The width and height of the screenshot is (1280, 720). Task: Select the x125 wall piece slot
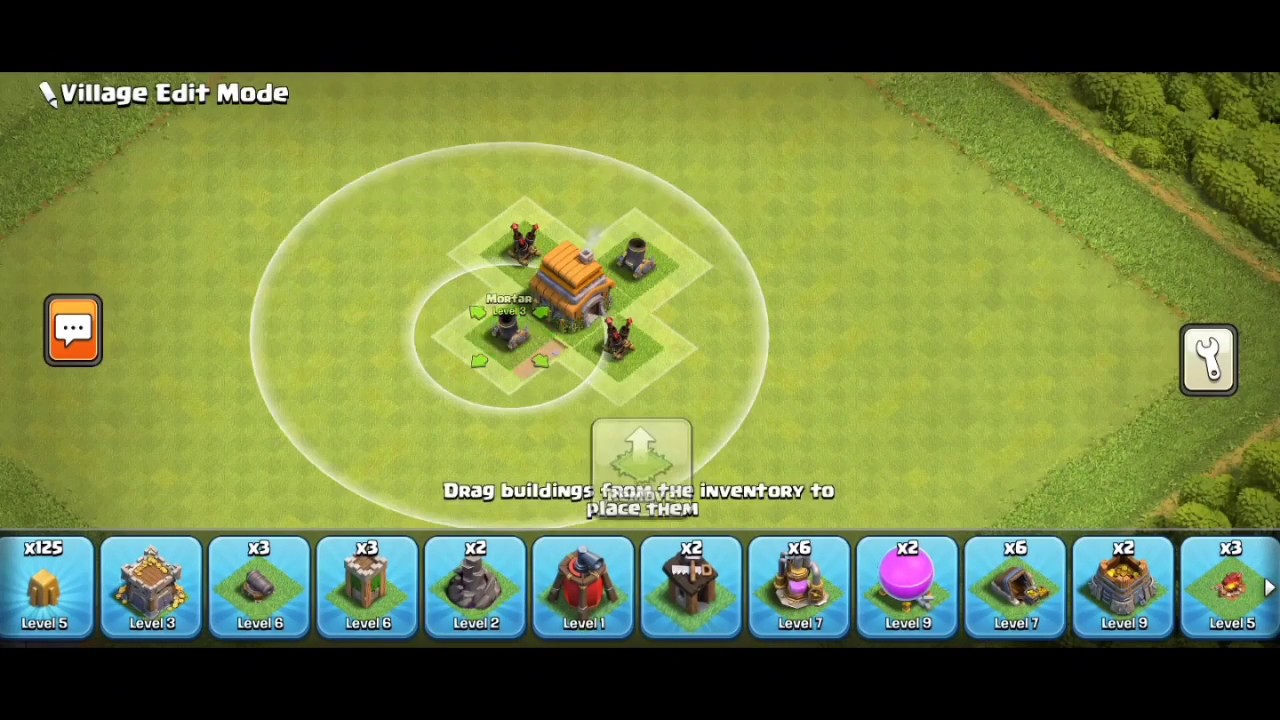tap(45, 587)
